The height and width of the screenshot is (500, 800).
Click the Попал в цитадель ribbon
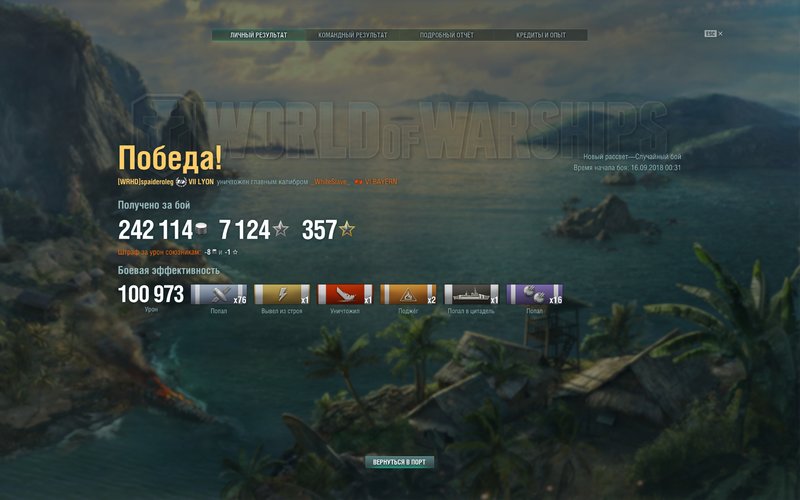471,294
